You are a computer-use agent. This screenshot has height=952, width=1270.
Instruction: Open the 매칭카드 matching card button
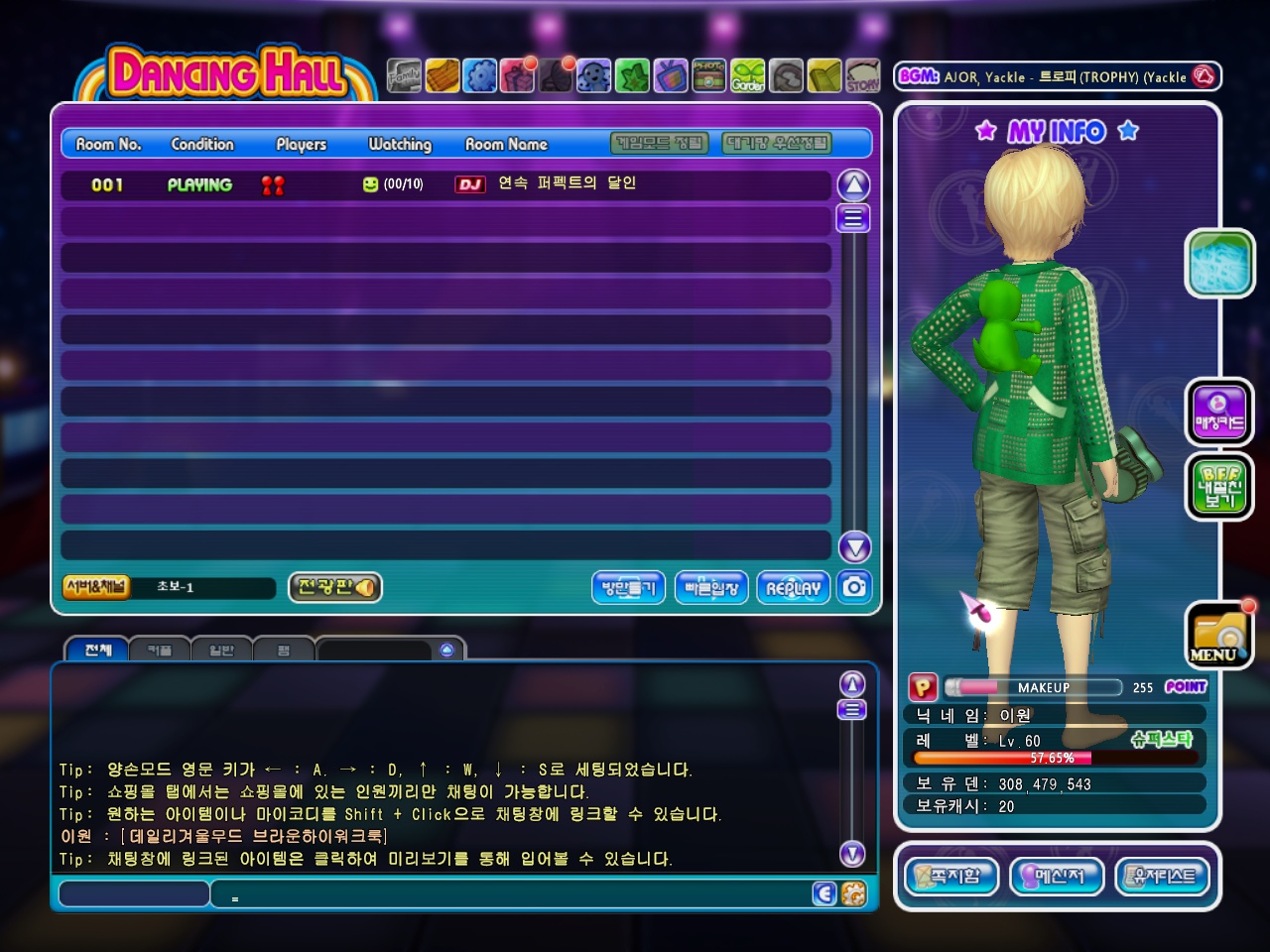1219,413
